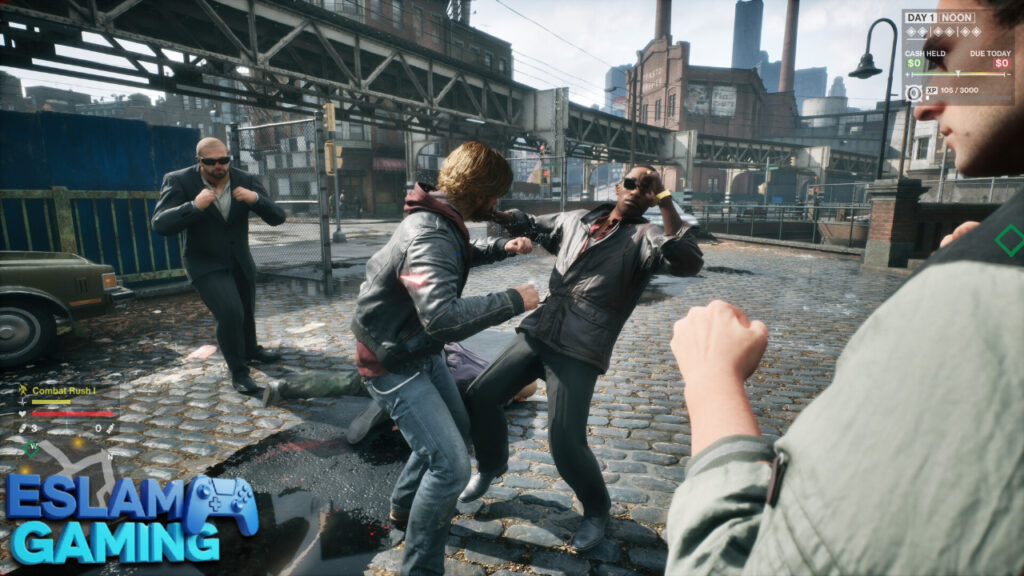Click the Combat Rush I buff icon
This screenshot has width=1024, height=576.
(23, 390)
